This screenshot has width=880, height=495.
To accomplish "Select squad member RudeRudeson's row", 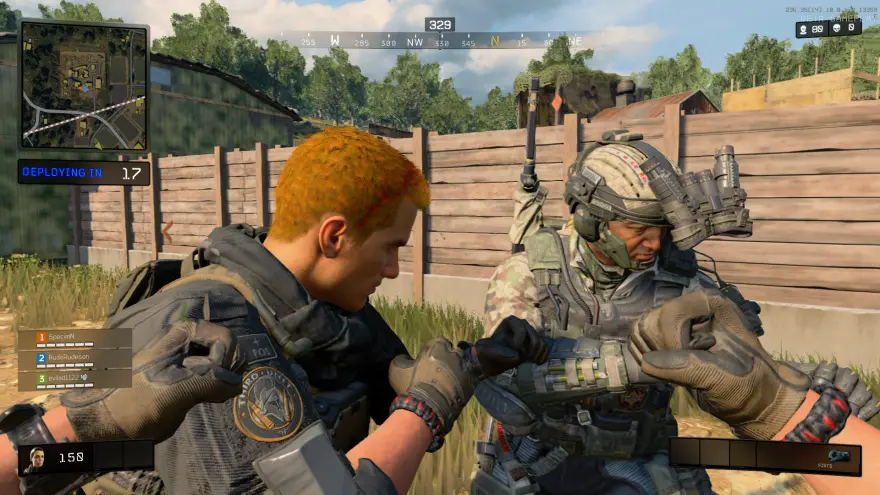I will tap(75, 358).
